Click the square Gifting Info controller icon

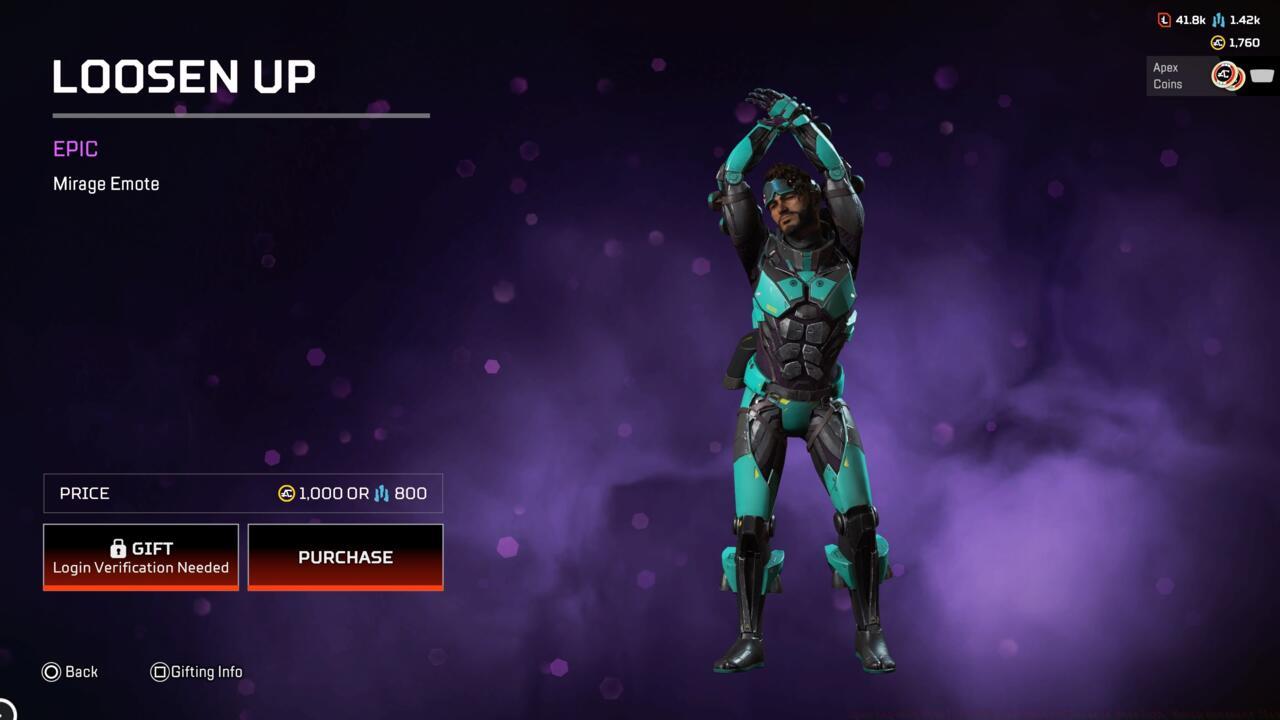[160, 672]
